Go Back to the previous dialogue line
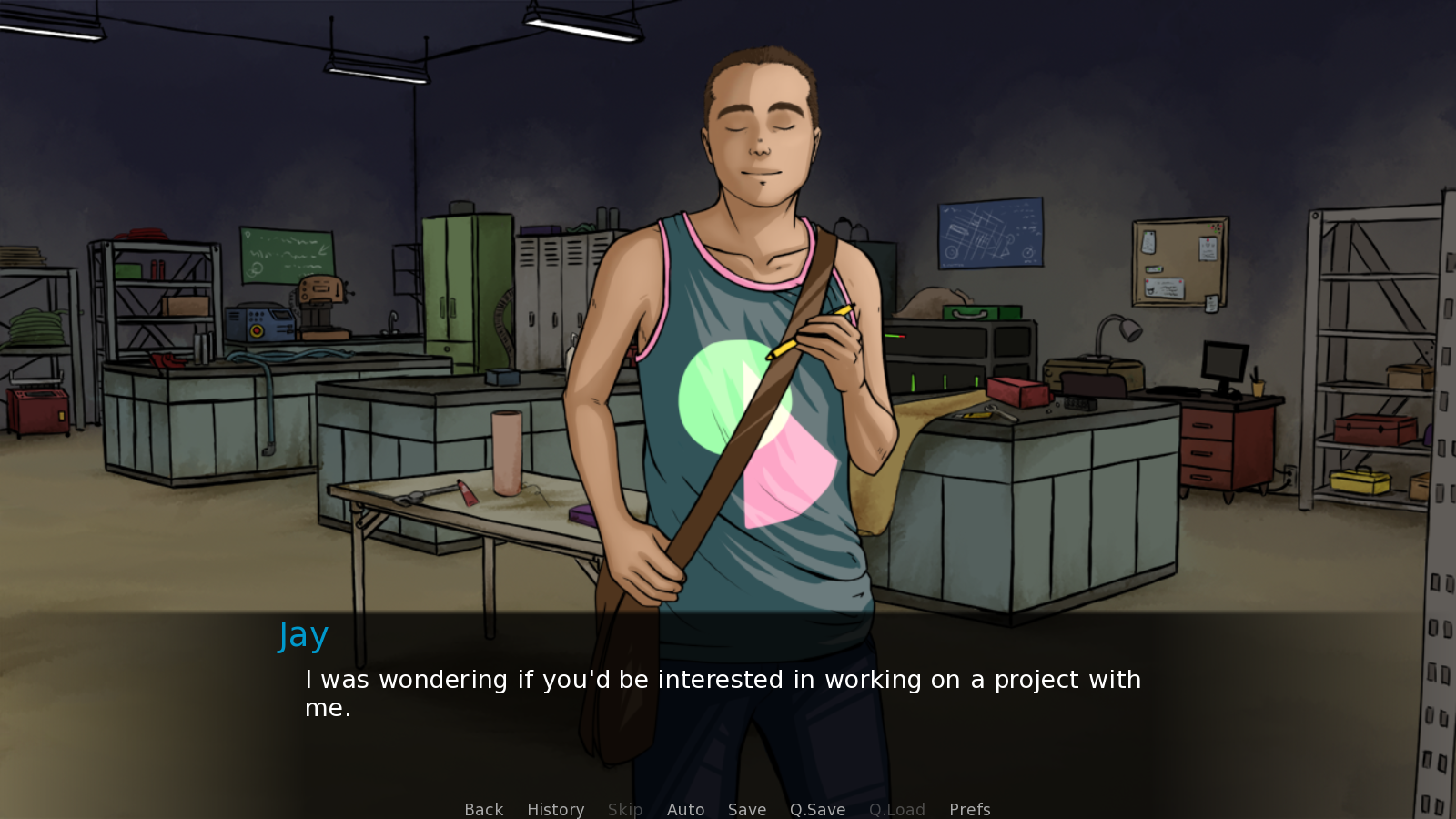This screenshot has width=1456, height=819. click(483, 809)
